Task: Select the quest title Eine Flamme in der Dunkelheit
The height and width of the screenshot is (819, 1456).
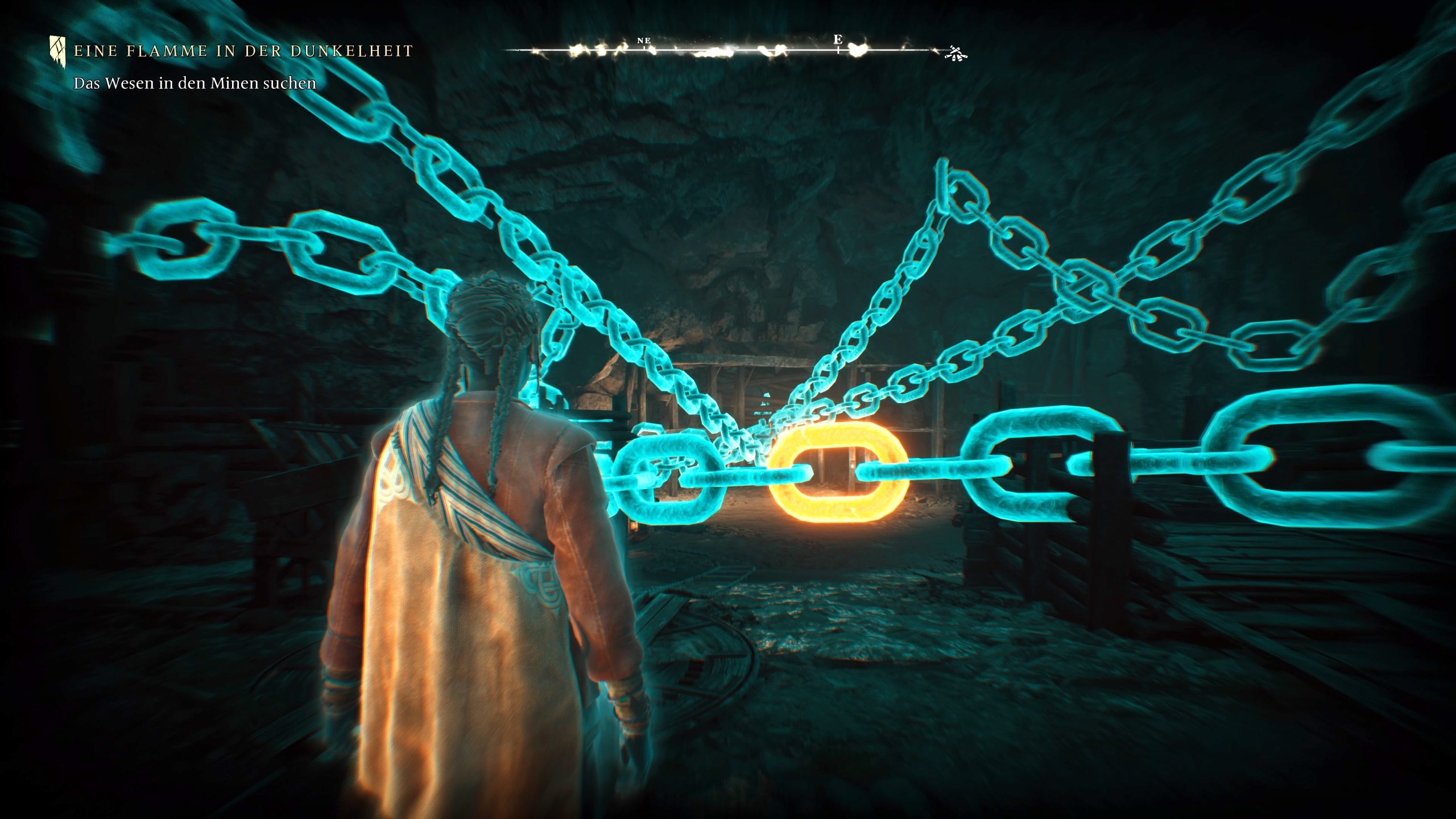Action: tap(243, 51)
